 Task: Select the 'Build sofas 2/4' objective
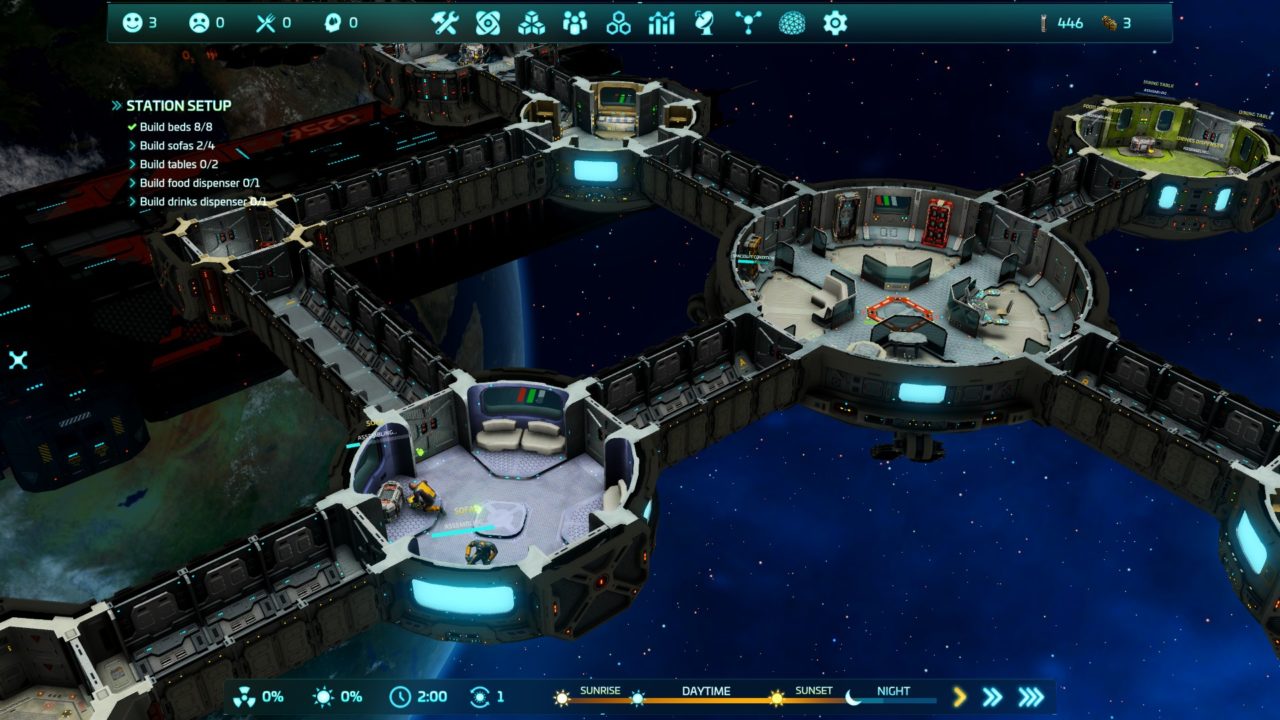(176, 146)
